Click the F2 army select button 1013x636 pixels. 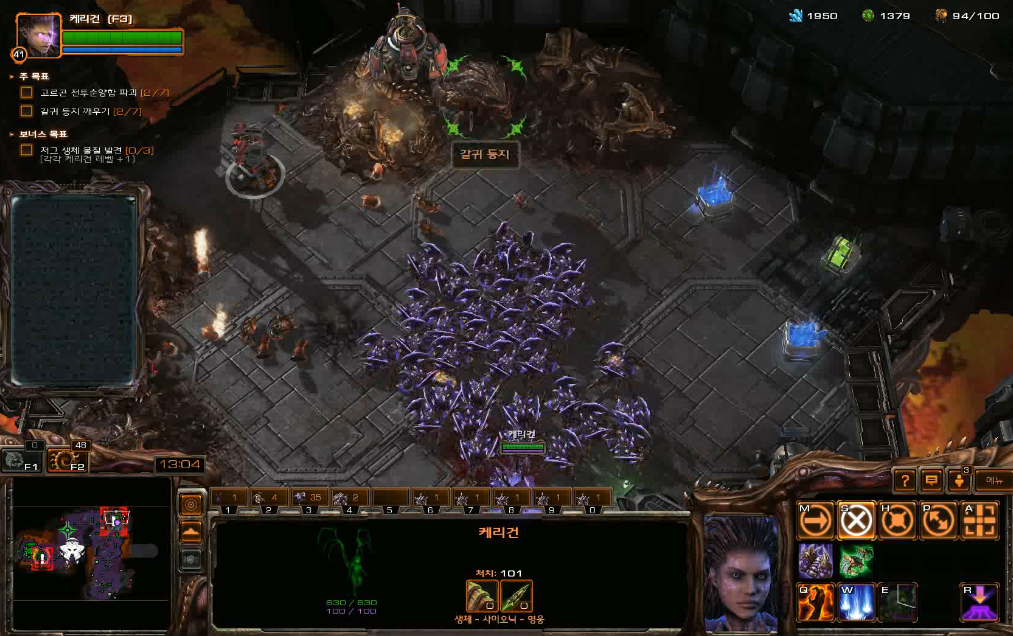[x=67, y=461]
